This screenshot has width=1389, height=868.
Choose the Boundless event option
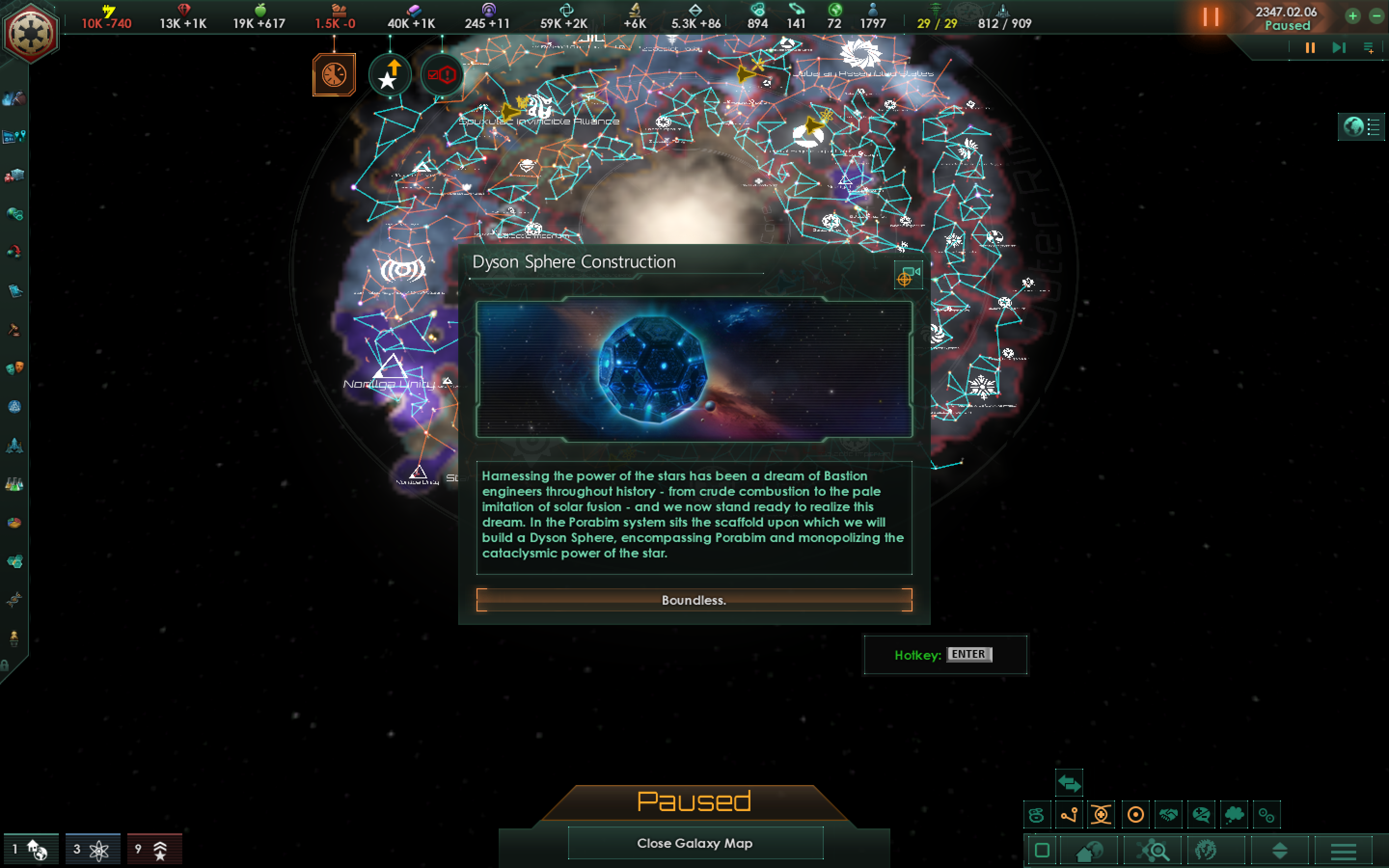tap(694, 600)
